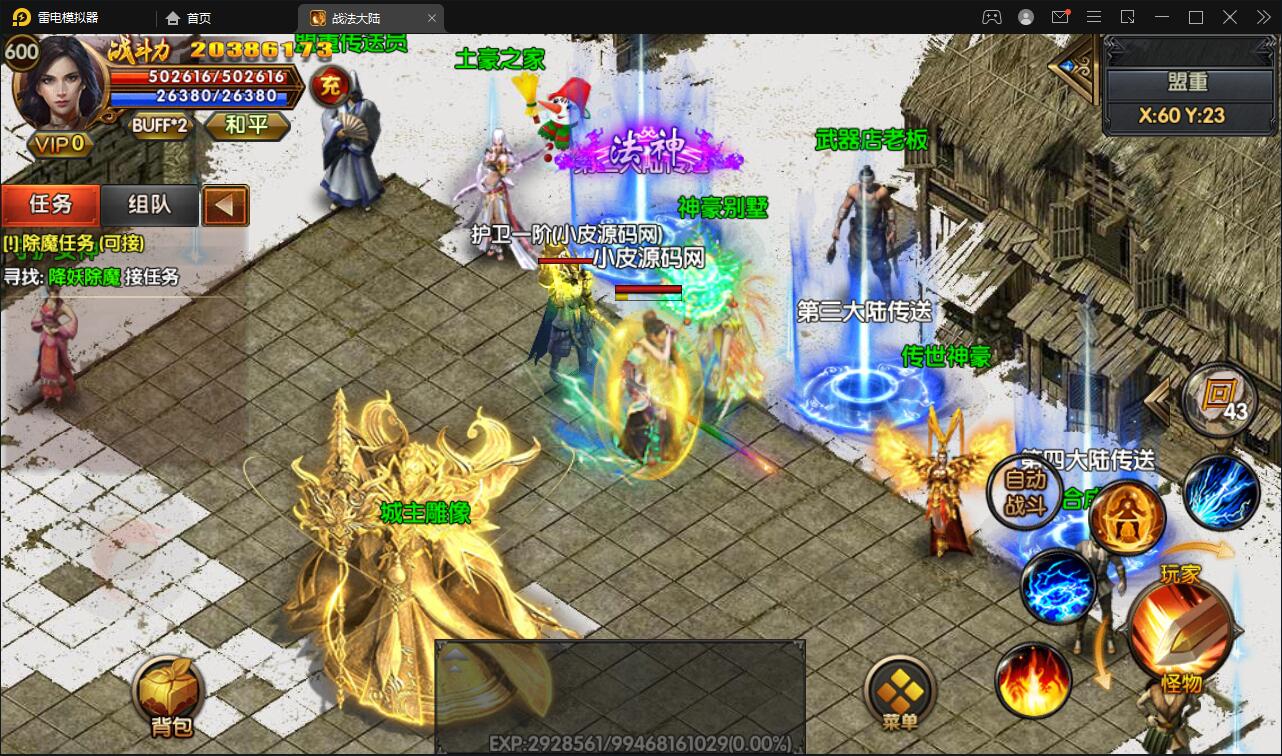Change the 和平 attack mode
Screen dimensions: 1282x756
(x=246, y=126)
